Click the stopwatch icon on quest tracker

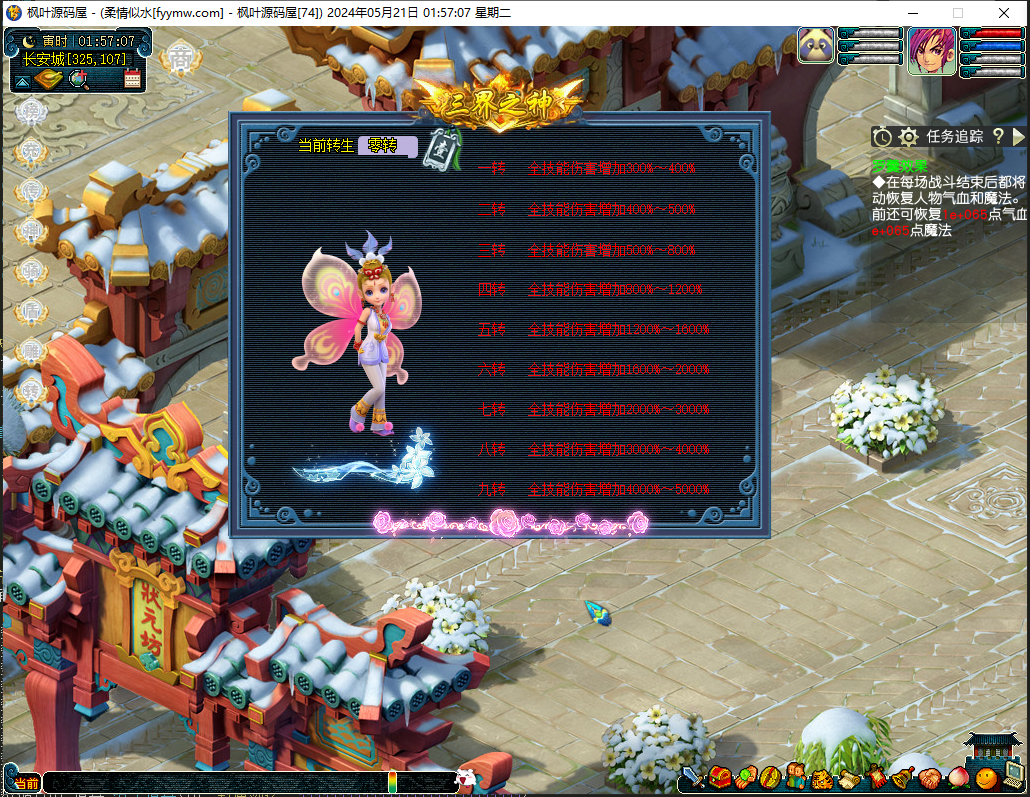[881, 137]
